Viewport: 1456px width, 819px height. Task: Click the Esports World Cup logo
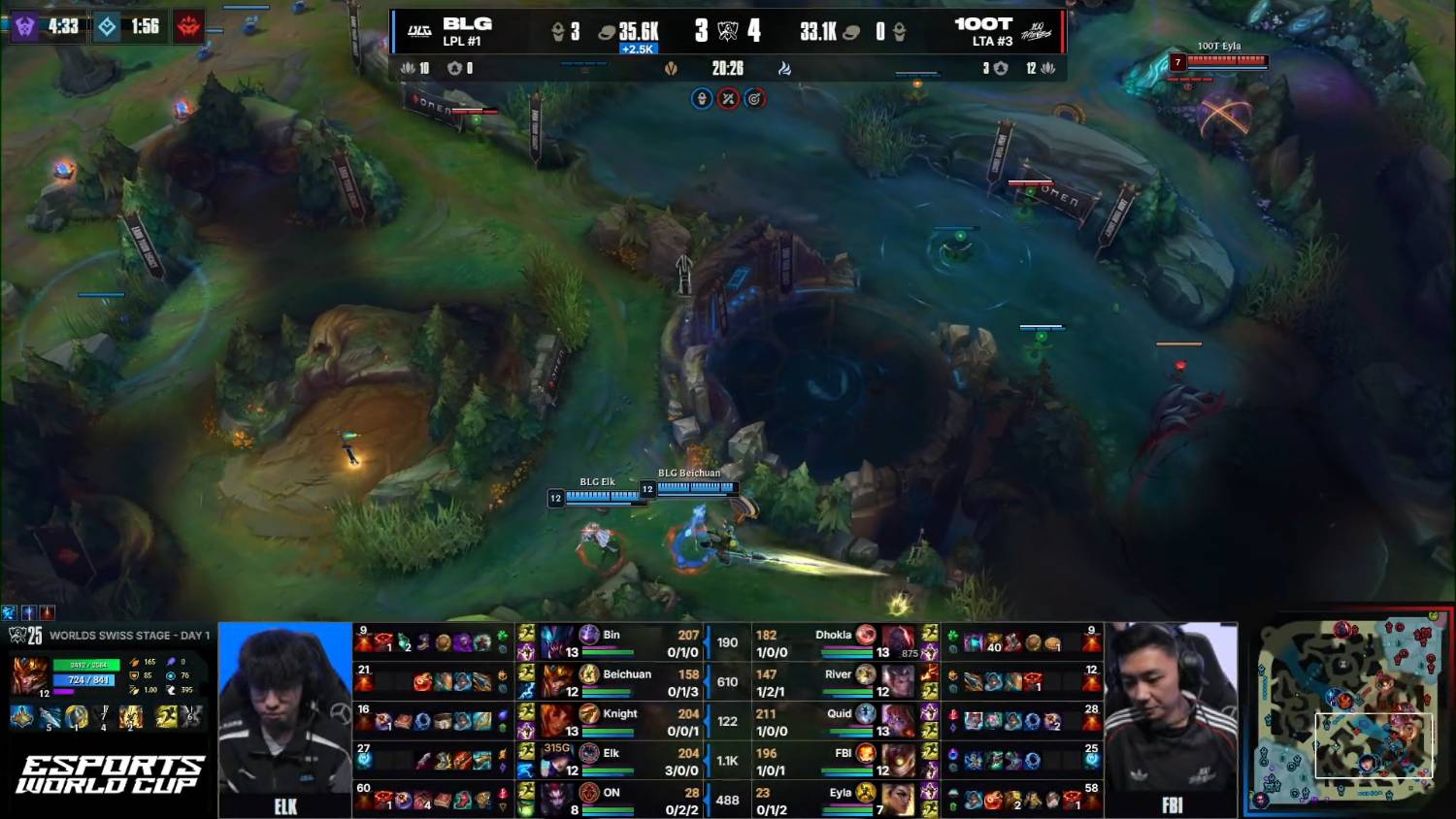[109, 774]
